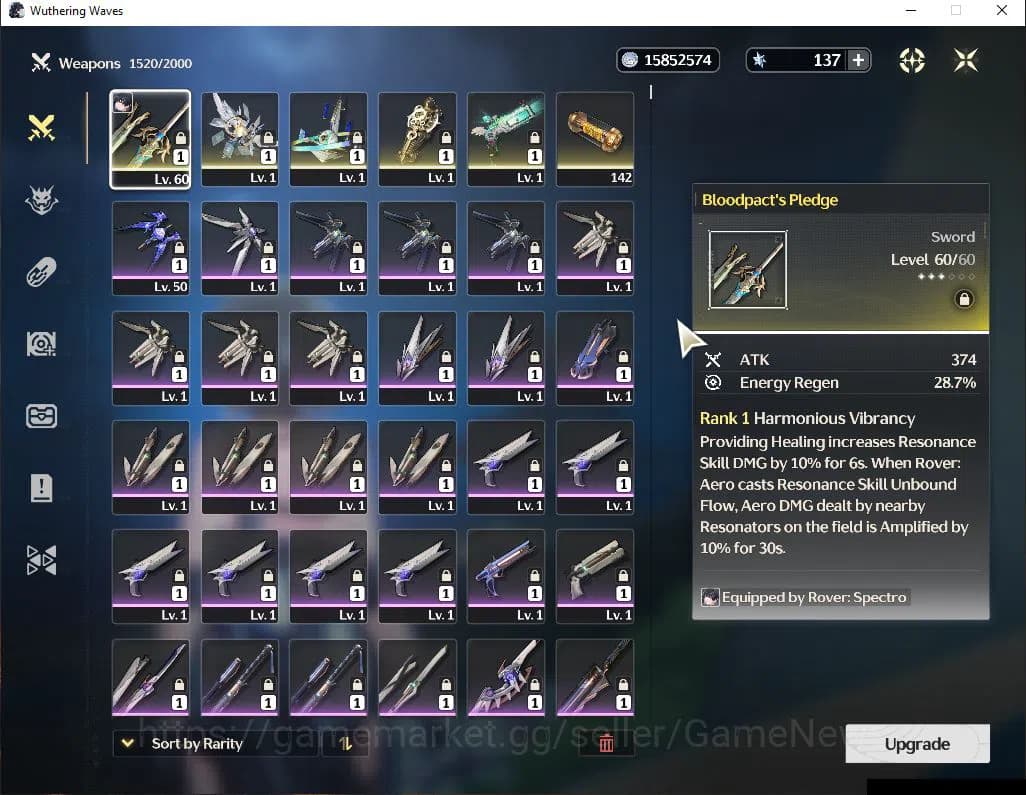Screen dimensions: 1026x795
Task: Click the lock icon on Bloodpact's Pledge details
Action: coord(964,299)
